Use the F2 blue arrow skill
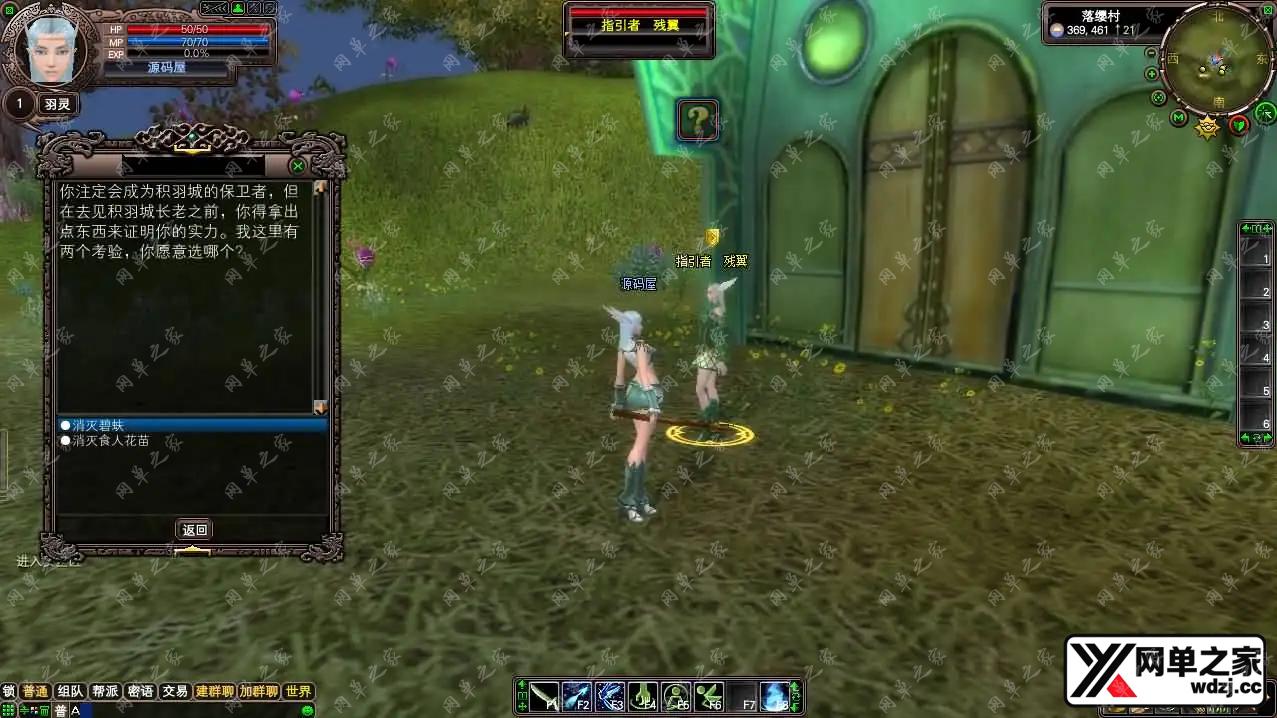 (577, 695)
